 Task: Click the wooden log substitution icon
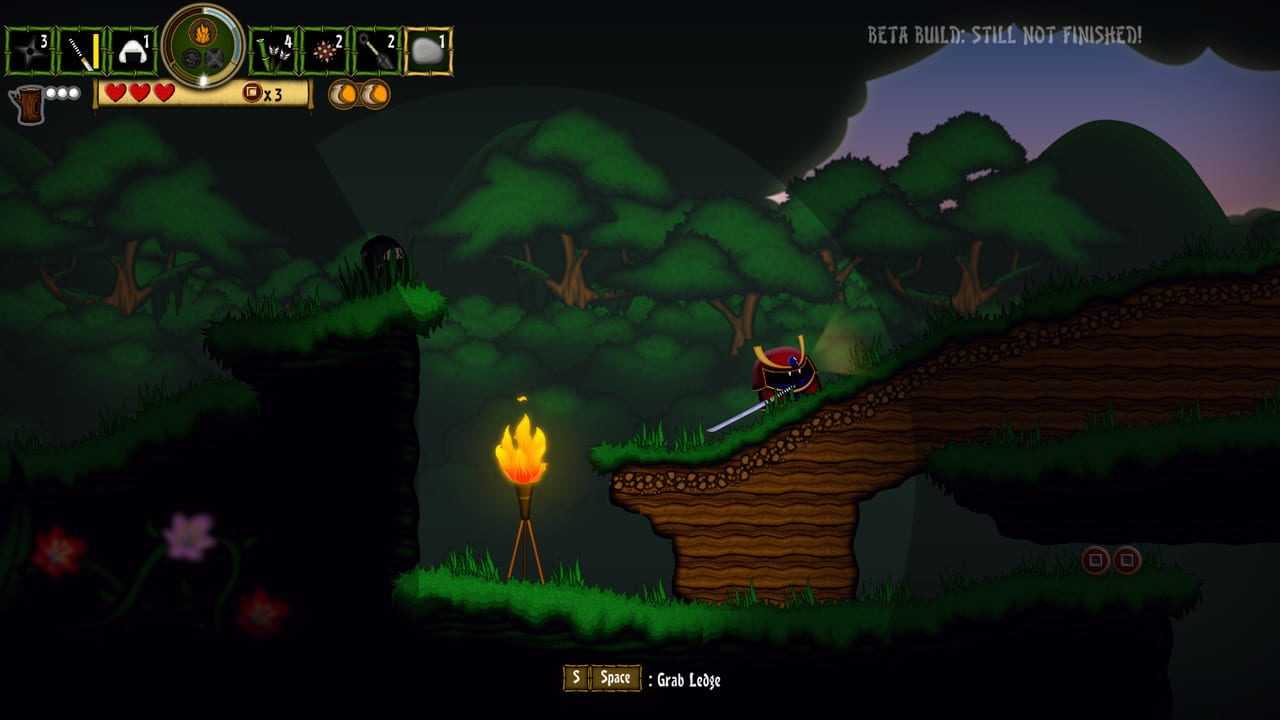pos(31,104)
